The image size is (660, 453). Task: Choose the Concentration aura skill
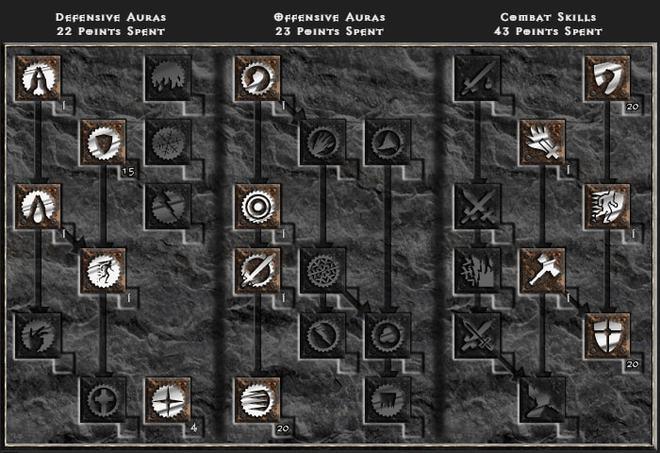tap(256, 270)
